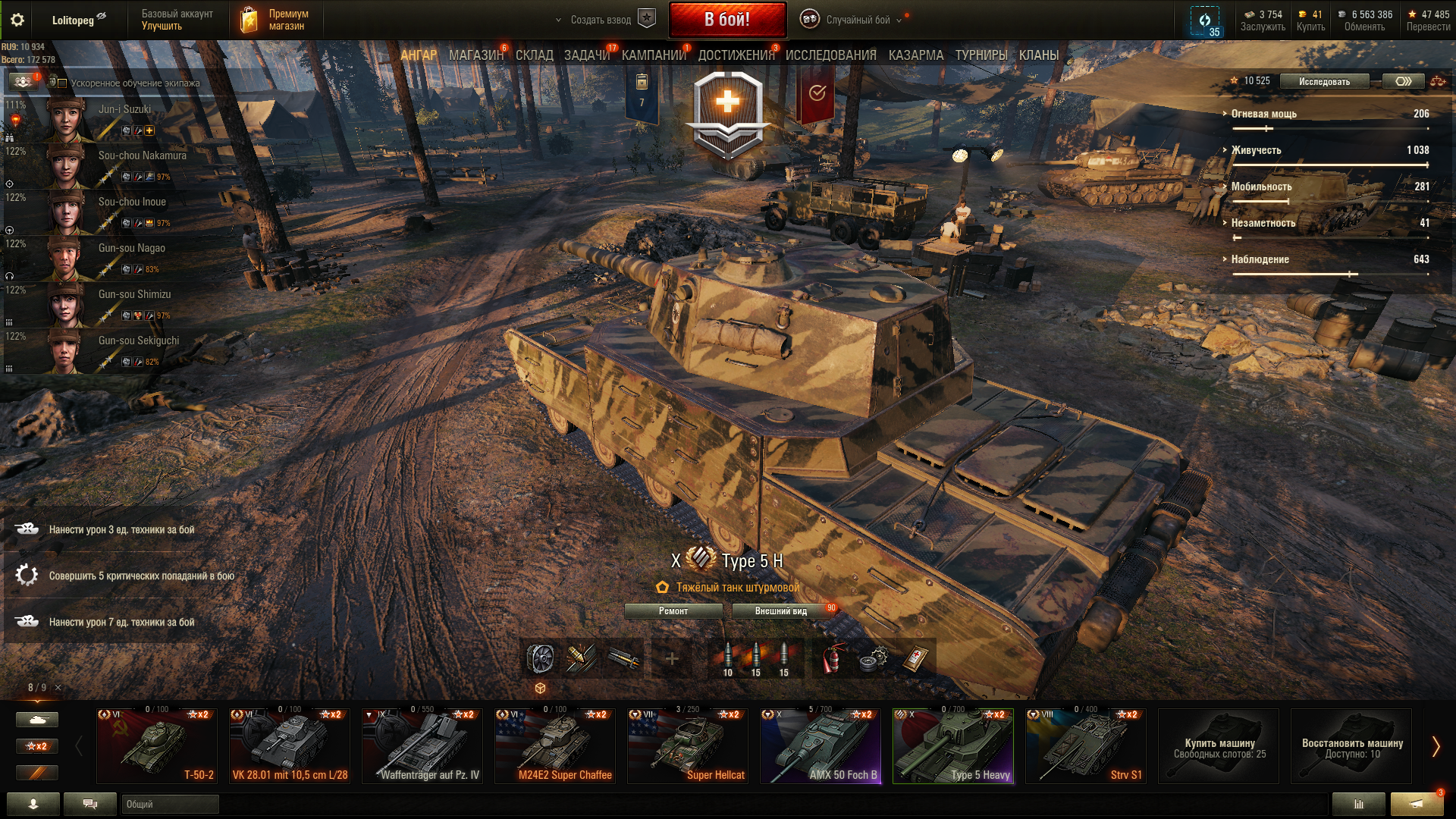This screenshot has height=819, width=1456.
Task: Open the Случайный бой mode dropdown
Action: point(858,20)
